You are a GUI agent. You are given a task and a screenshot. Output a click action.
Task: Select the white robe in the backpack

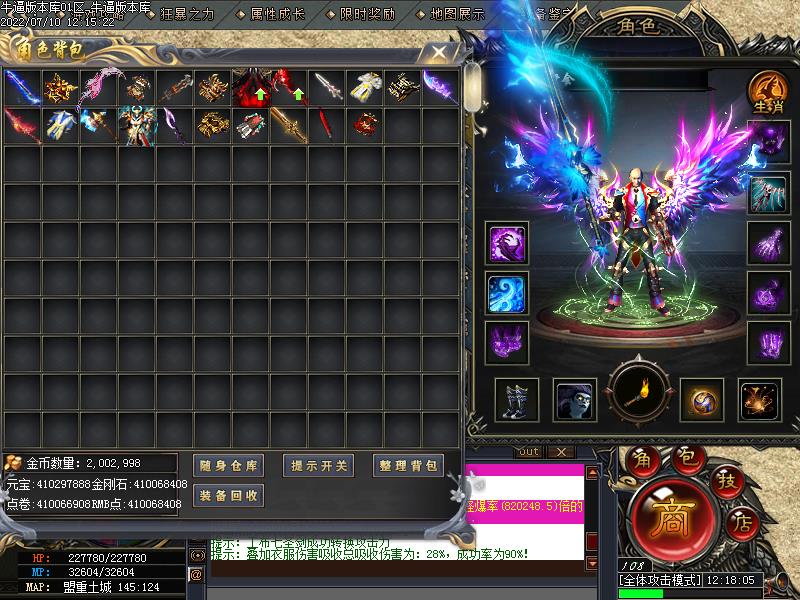[366, 87]
